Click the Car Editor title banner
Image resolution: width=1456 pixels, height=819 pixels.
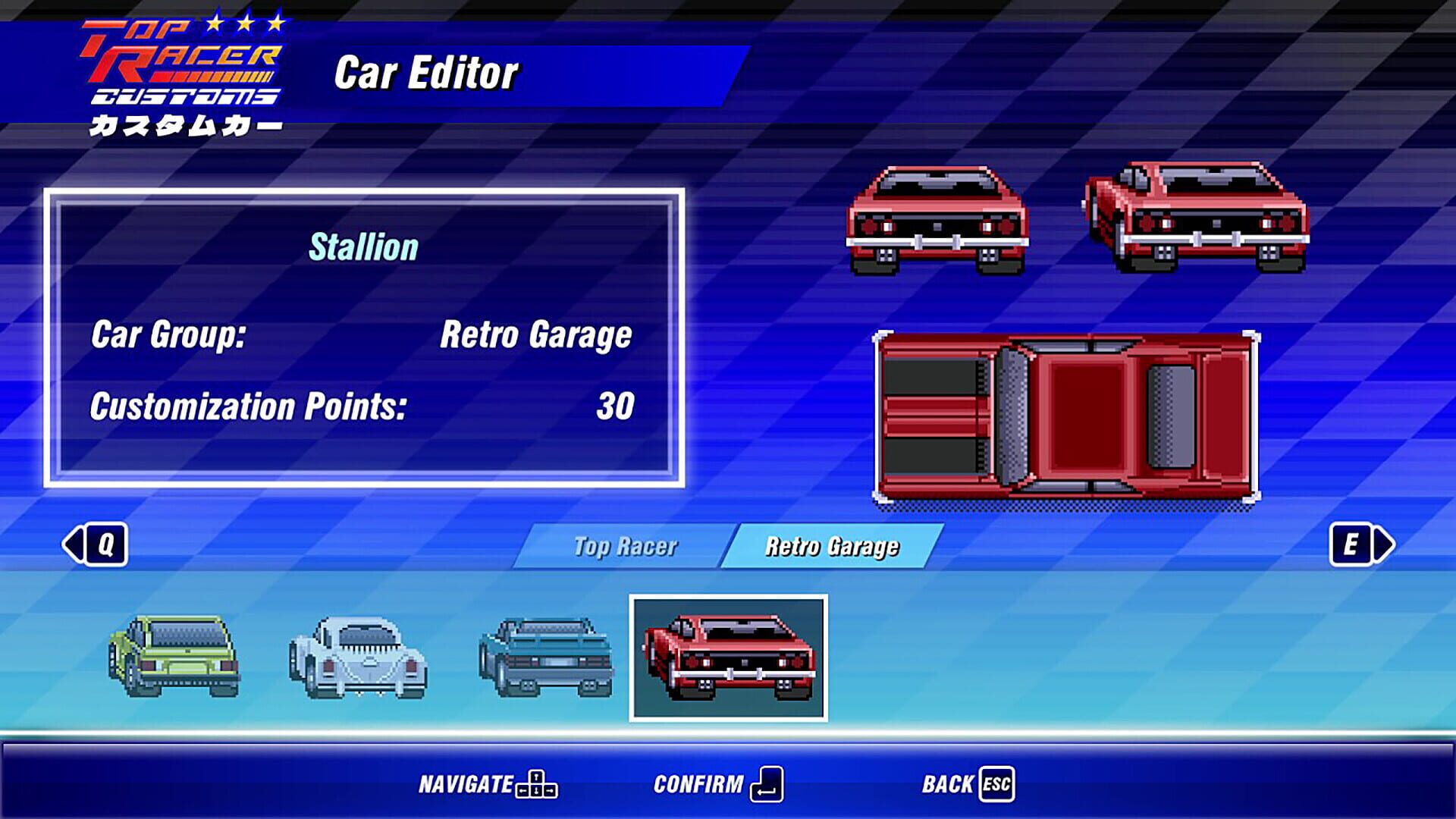click(x=428, y=71)
